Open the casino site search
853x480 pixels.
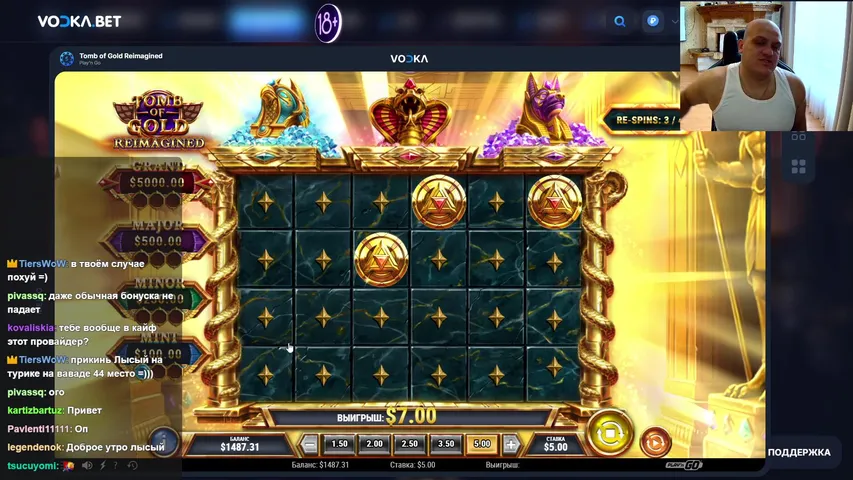point(620,21)
